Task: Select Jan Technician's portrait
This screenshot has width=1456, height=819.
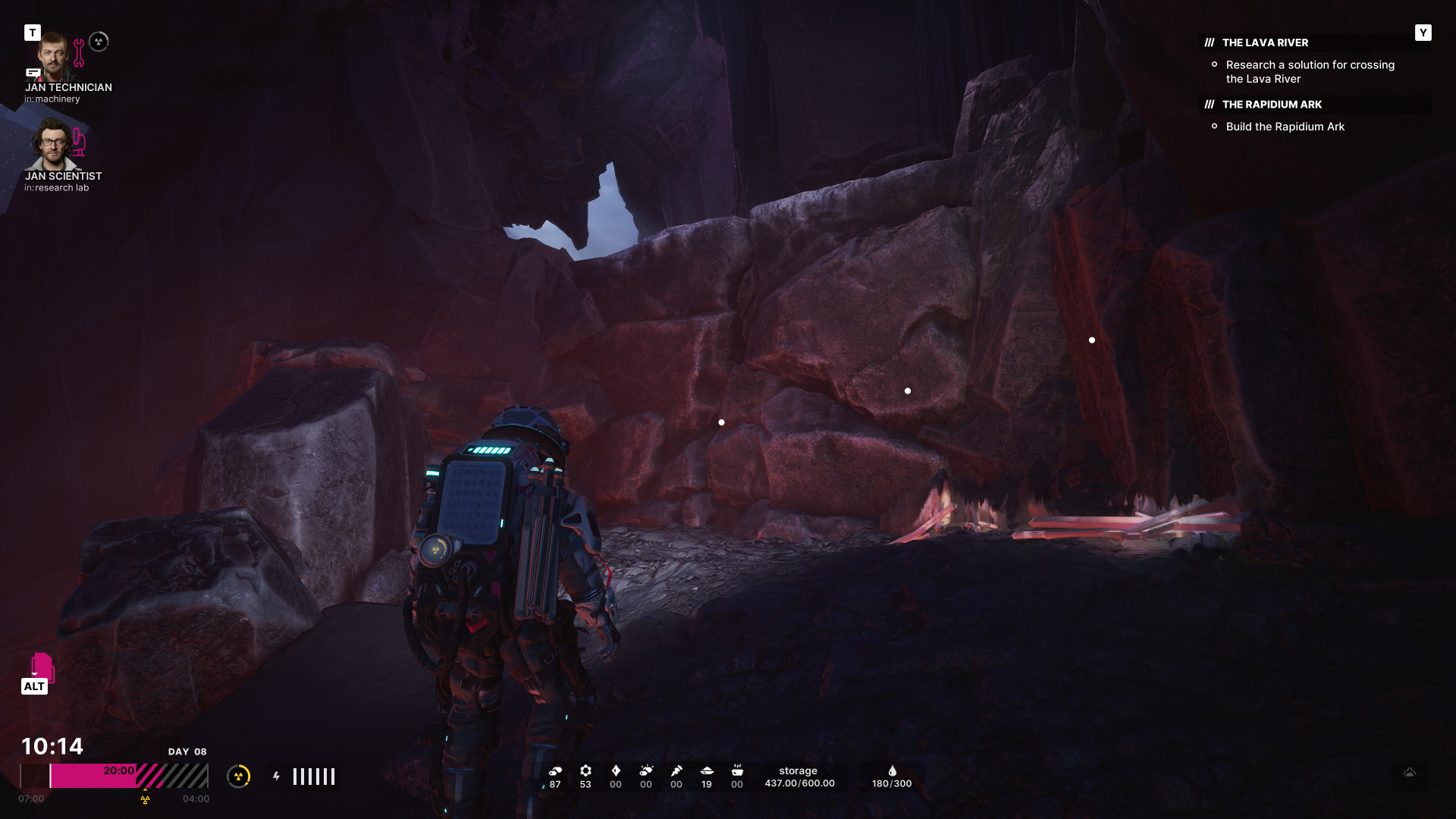Action: tap(52, 57)
